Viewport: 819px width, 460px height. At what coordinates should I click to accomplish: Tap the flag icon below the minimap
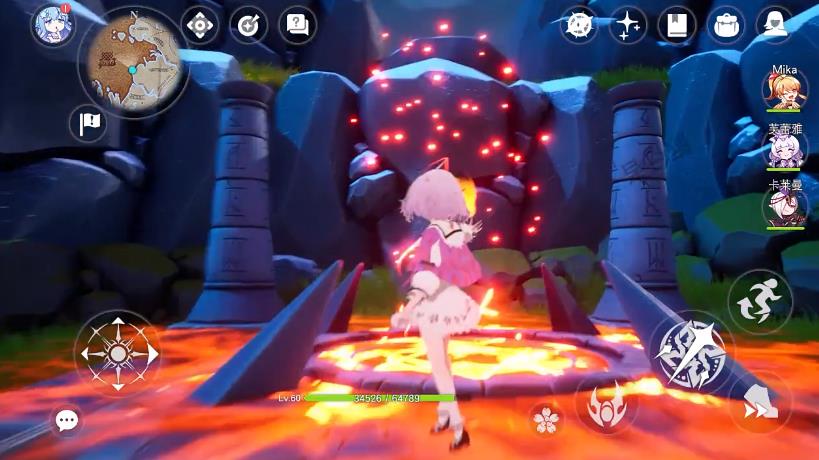point(87,124)
